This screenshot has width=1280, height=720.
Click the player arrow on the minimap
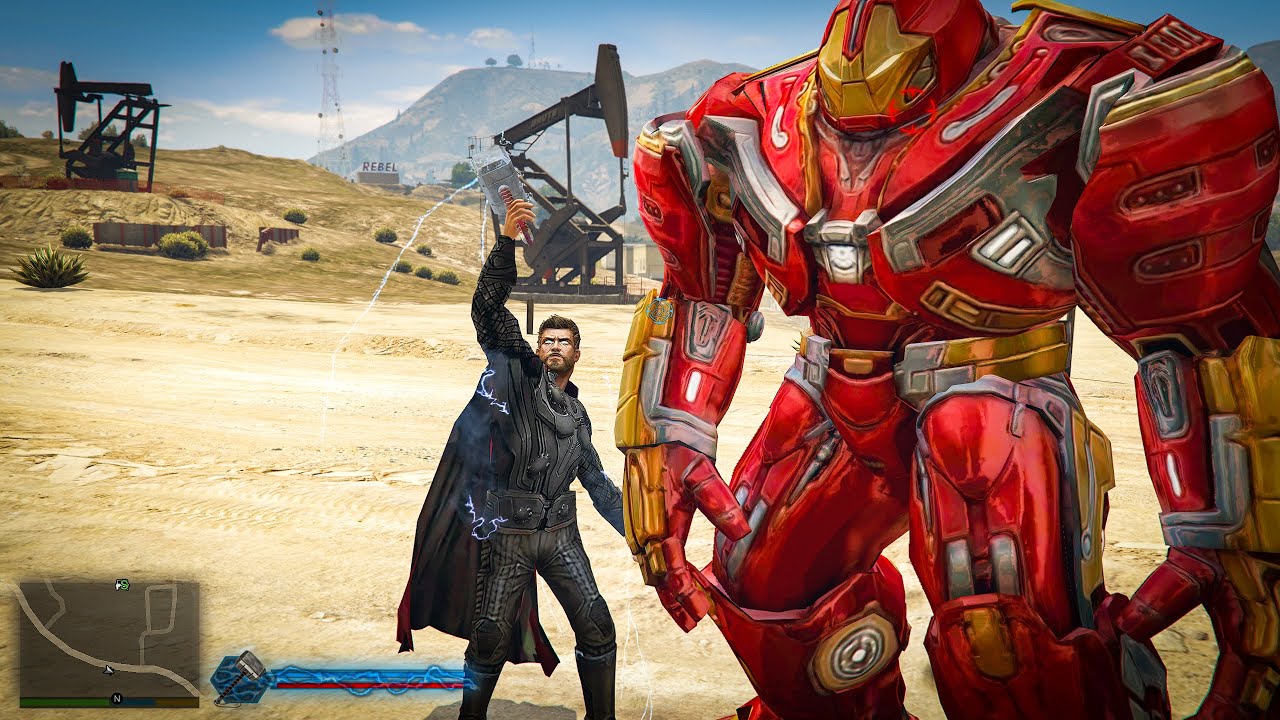point(109,669)
